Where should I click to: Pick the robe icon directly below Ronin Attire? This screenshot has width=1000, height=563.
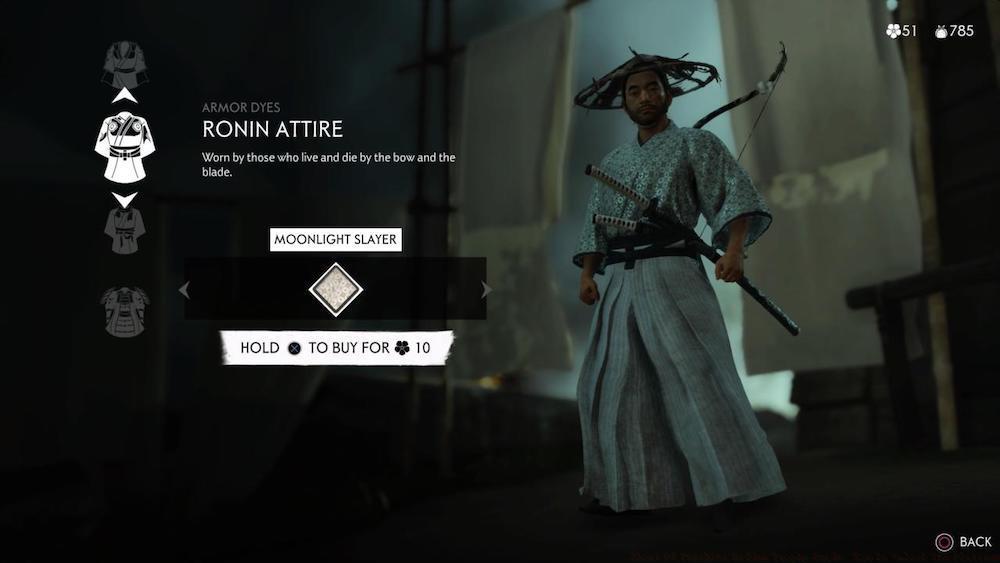click(x=124, y=230)
